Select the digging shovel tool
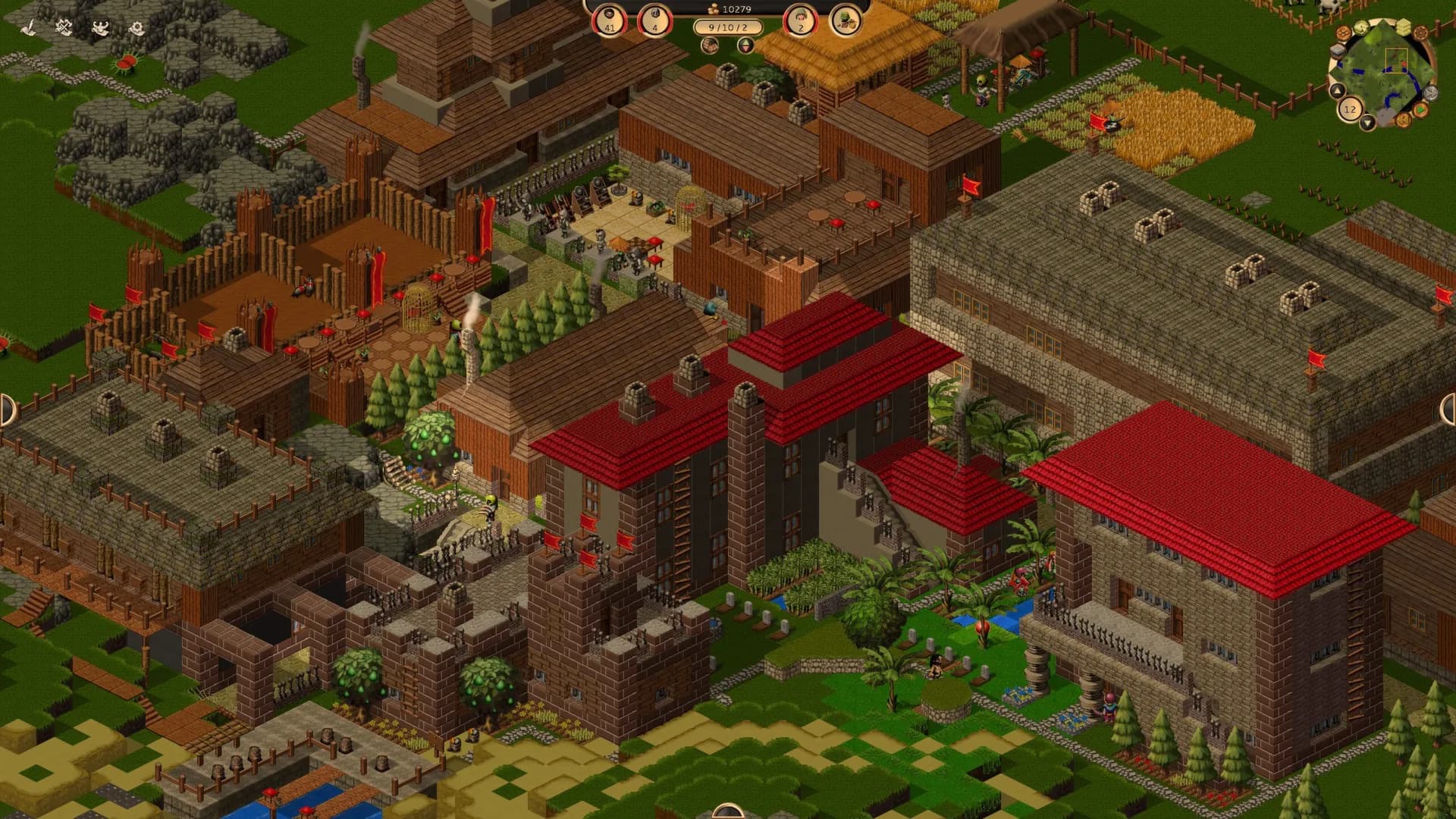1456x819 pixels. tap(29, 29)
